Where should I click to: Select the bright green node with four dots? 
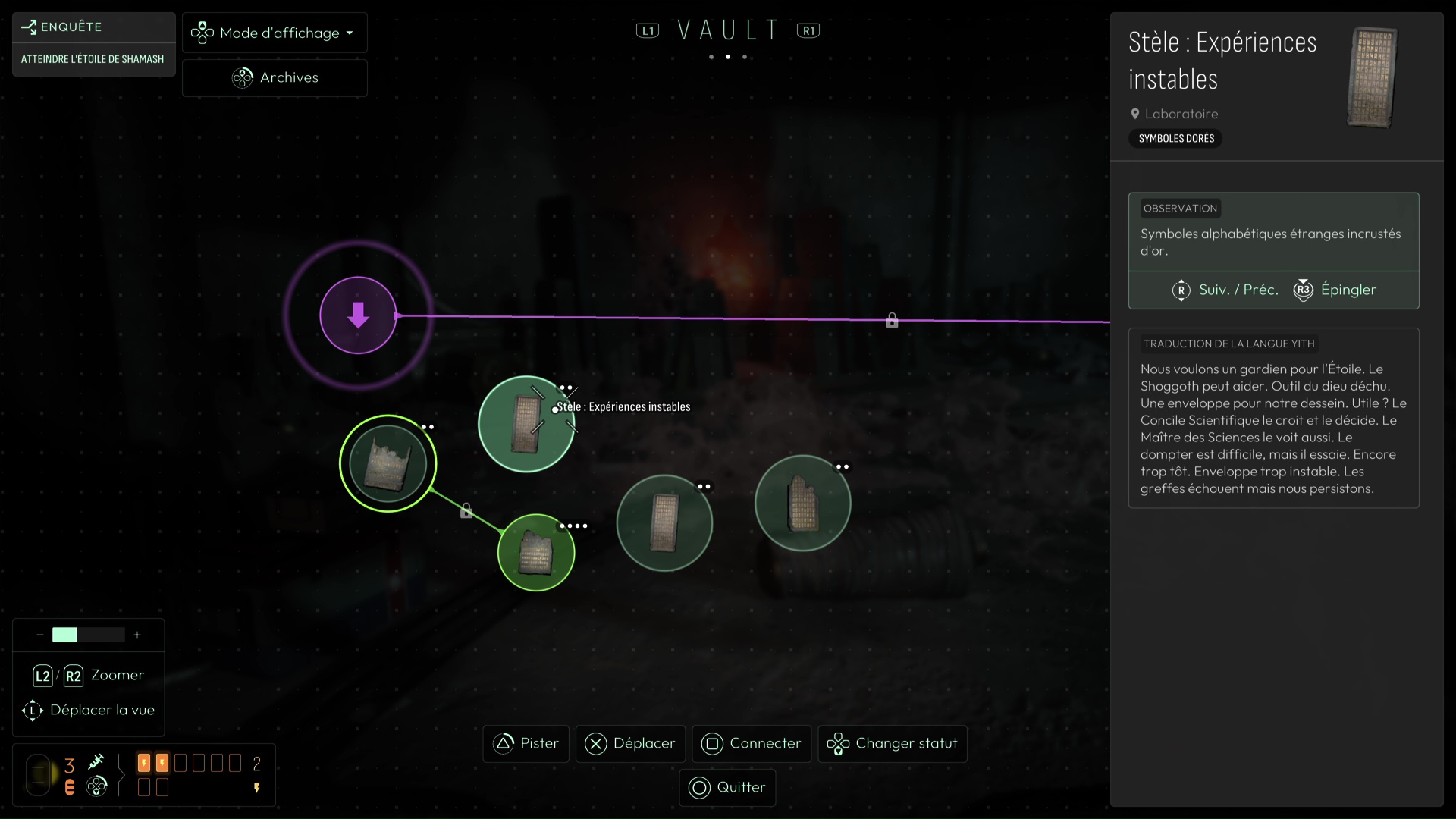pos(536,553)
